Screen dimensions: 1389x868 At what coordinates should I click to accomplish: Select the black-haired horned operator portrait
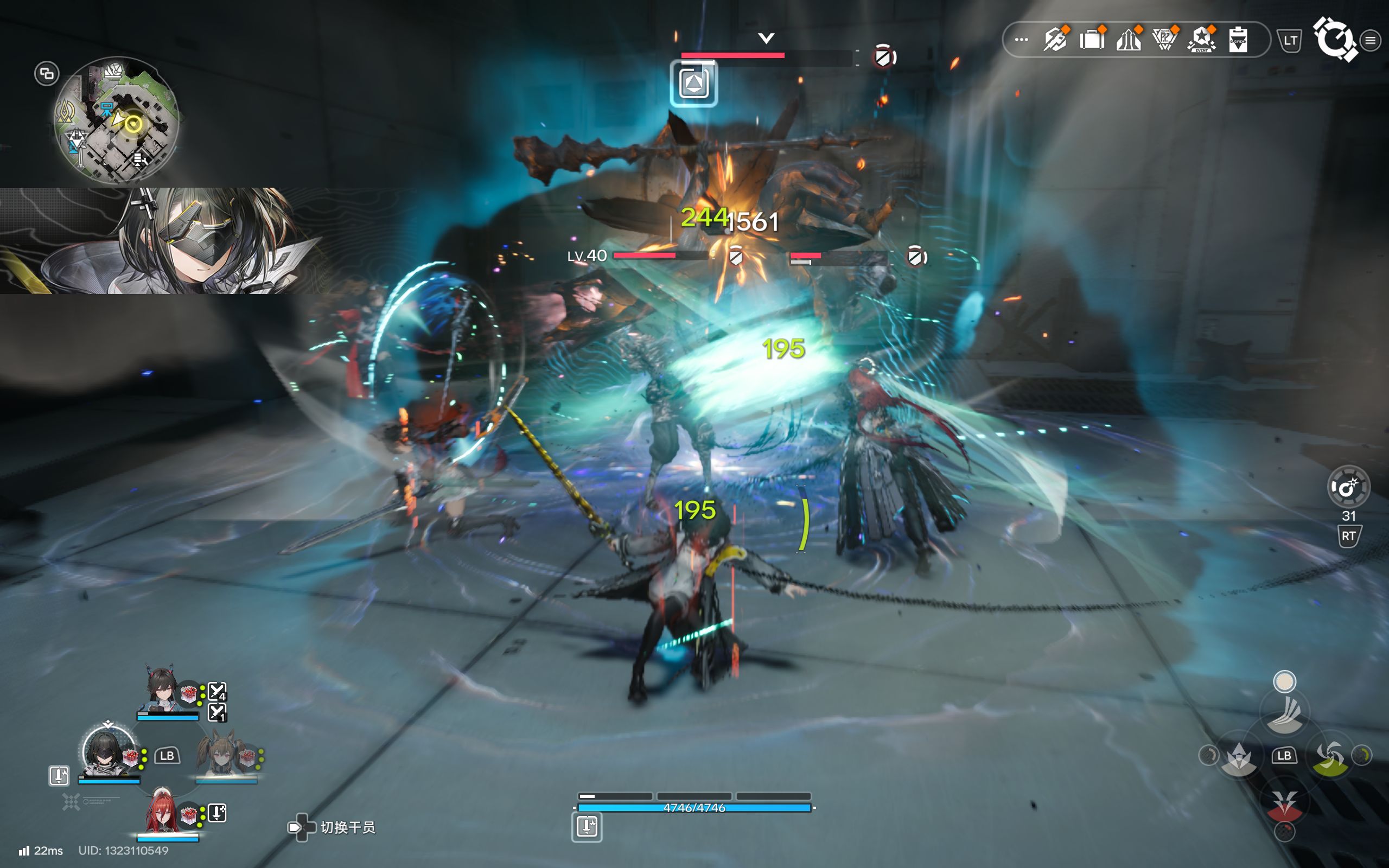[163, 689]
